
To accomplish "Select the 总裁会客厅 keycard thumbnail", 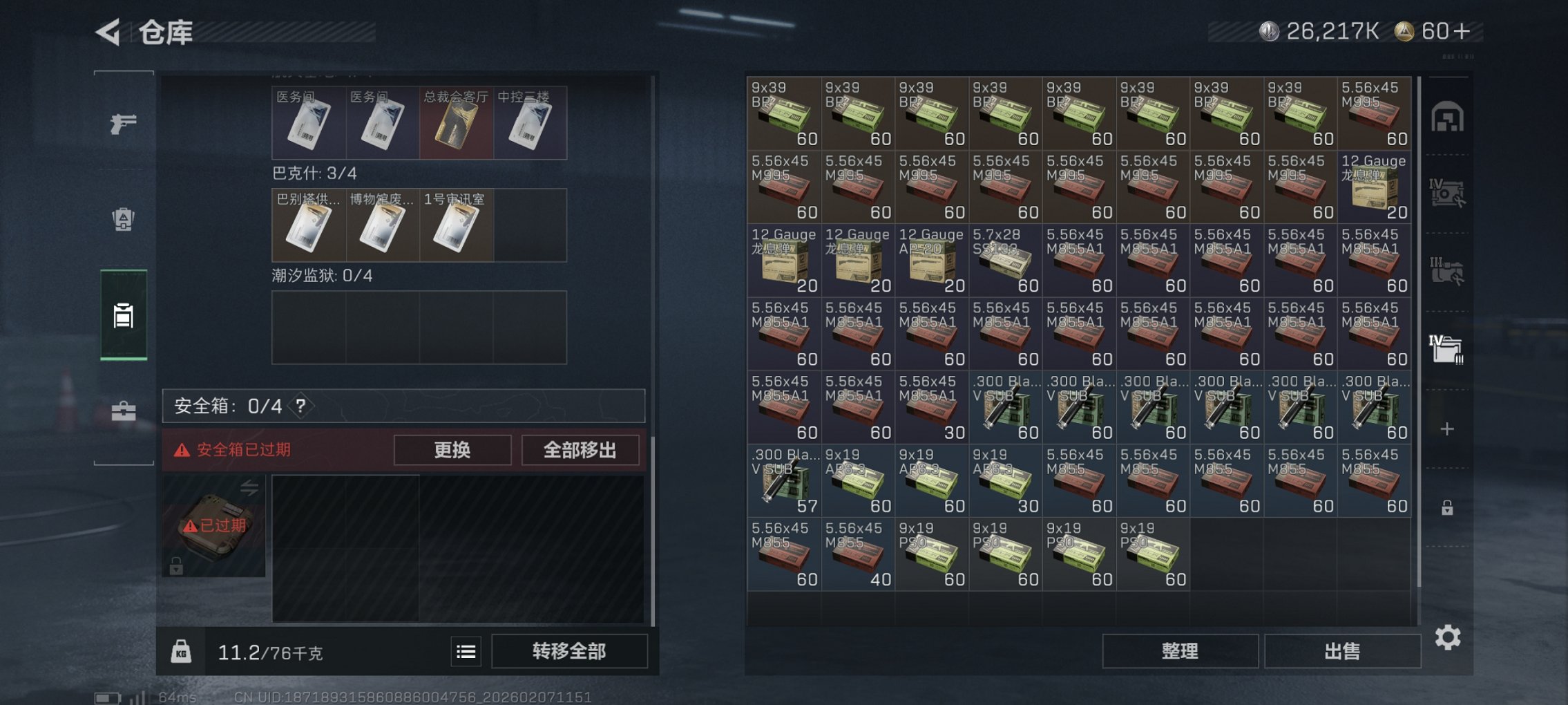I will [455, 122].
